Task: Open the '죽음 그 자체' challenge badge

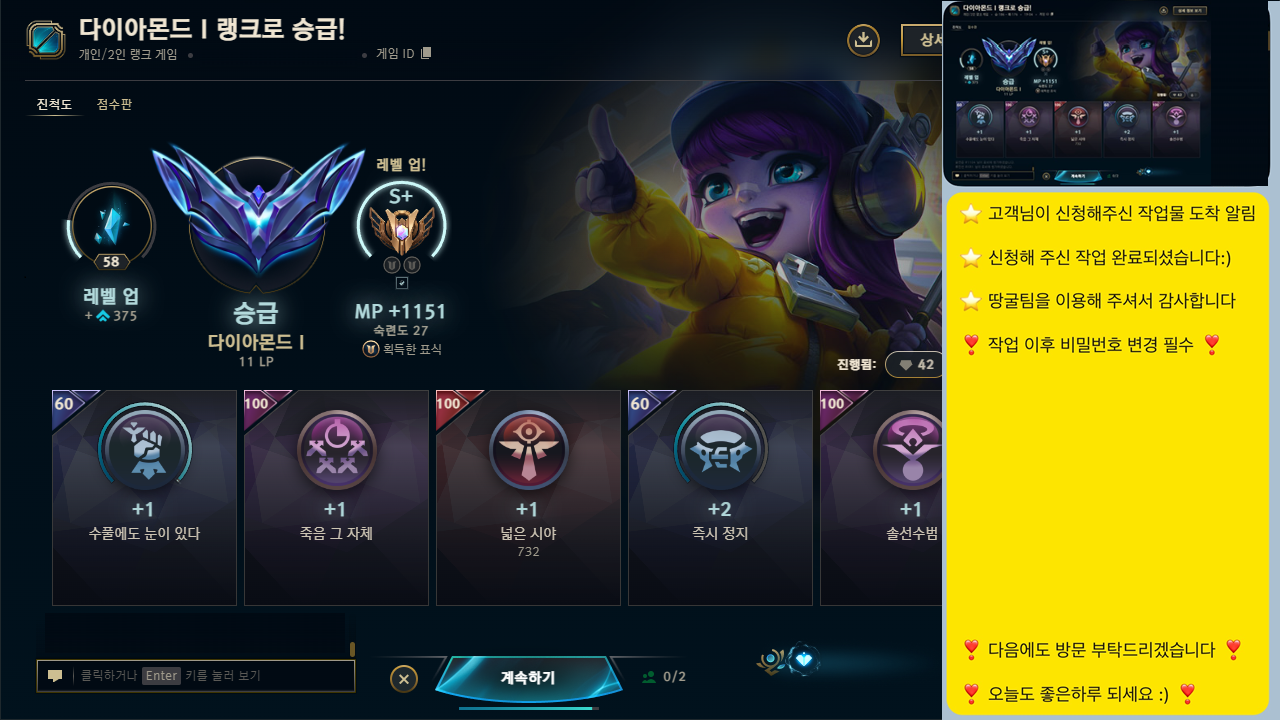Action: [x=336, y=449]
